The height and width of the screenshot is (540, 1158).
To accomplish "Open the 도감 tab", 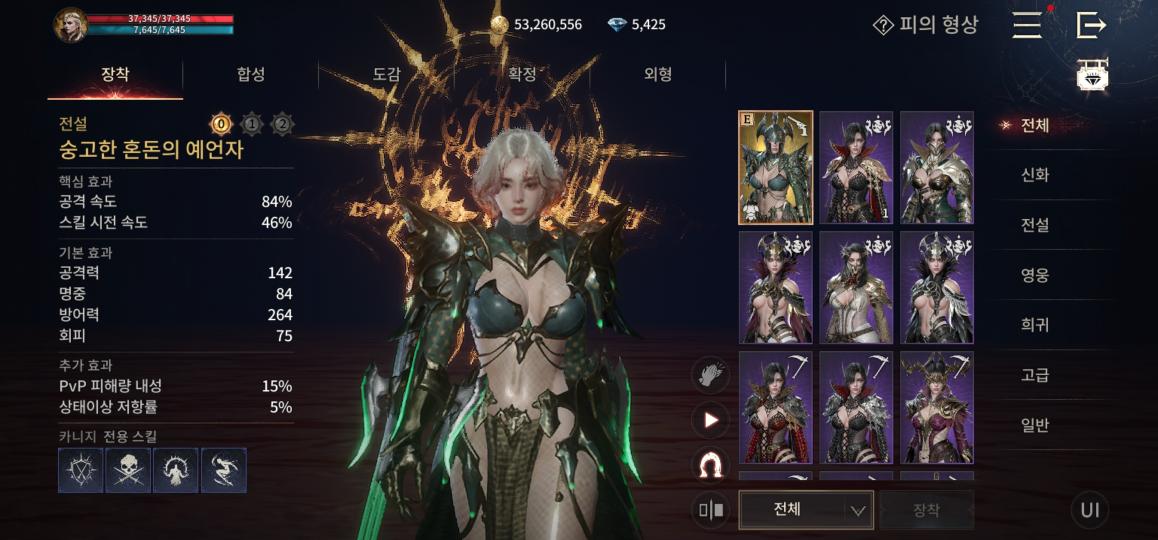I will pos(387,74).
